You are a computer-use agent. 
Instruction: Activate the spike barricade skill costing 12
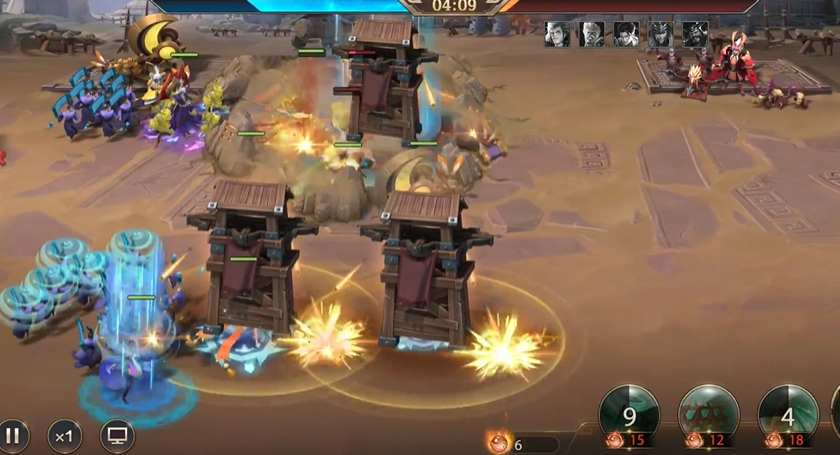coord(709,415)
